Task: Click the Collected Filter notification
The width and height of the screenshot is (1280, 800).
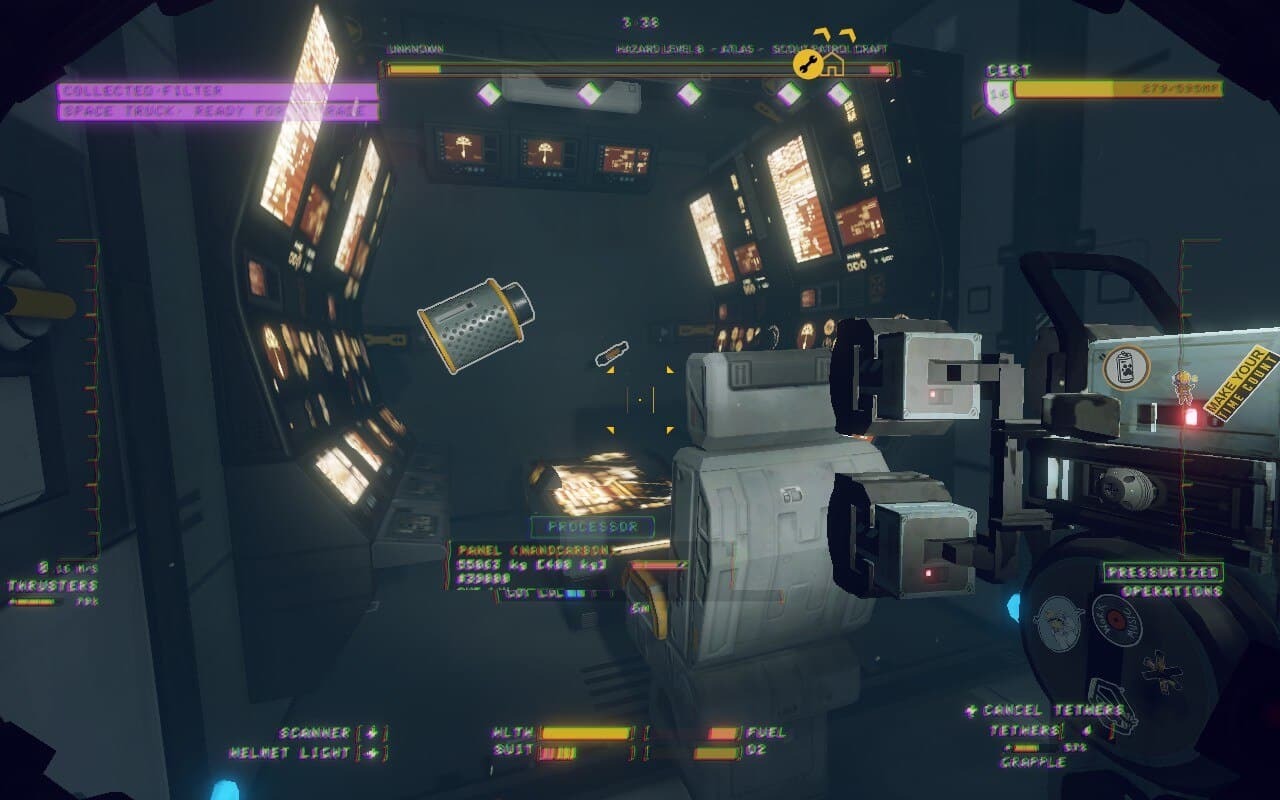Action: click(x=217, y=91)
